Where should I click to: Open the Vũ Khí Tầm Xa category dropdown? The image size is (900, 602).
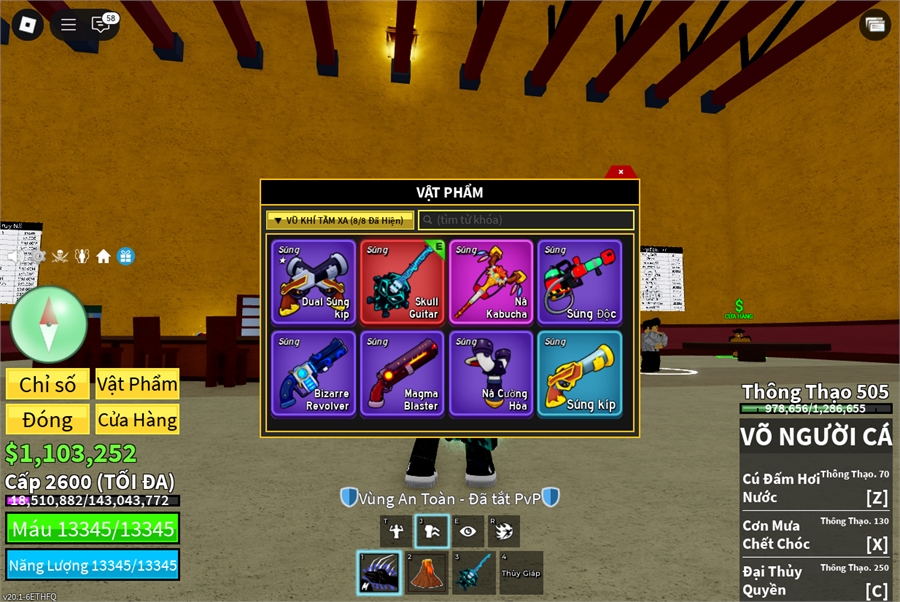(x=340, y=220)
